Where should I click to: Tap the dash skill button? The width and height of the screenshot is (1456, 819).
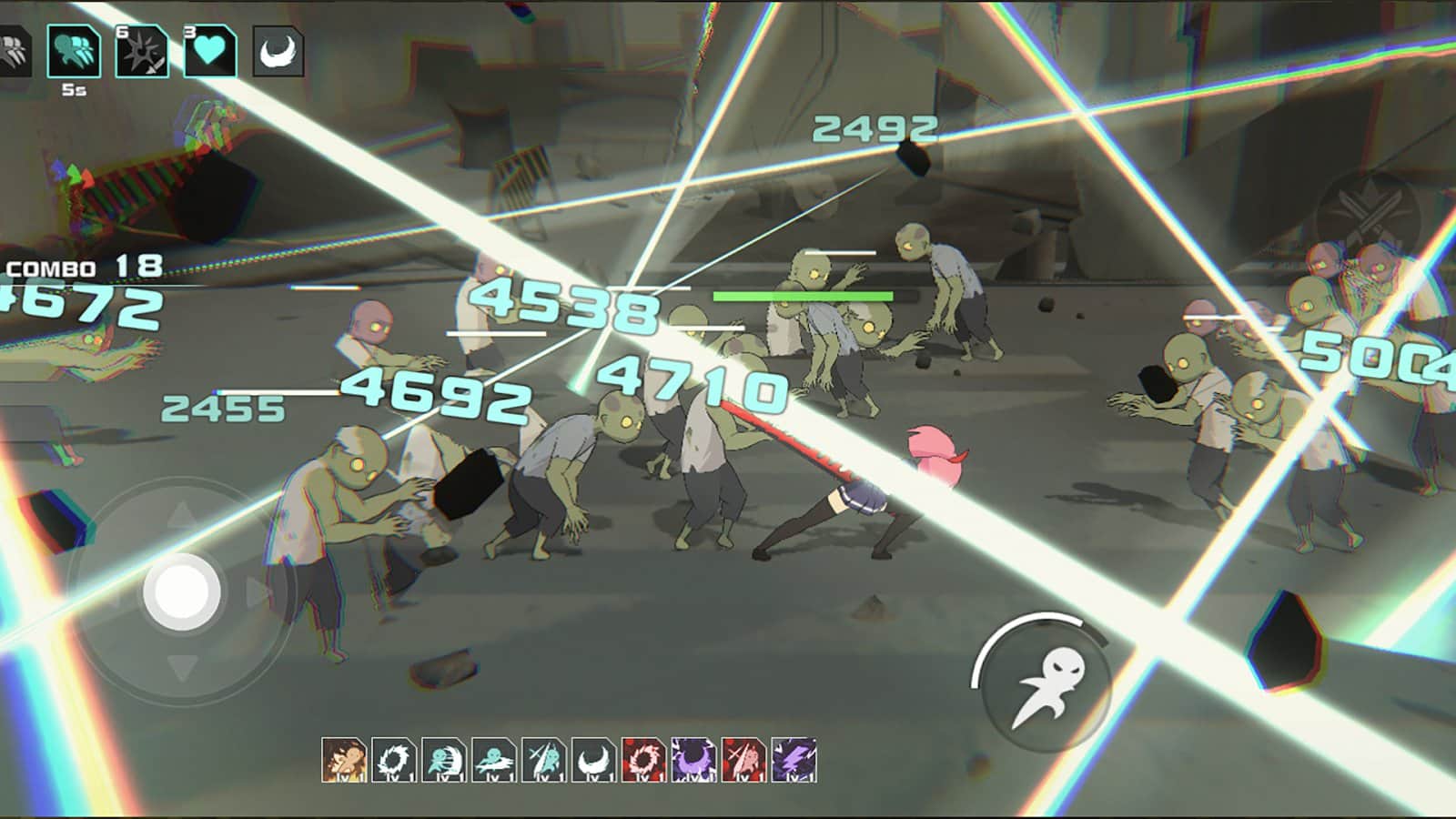1046,688
